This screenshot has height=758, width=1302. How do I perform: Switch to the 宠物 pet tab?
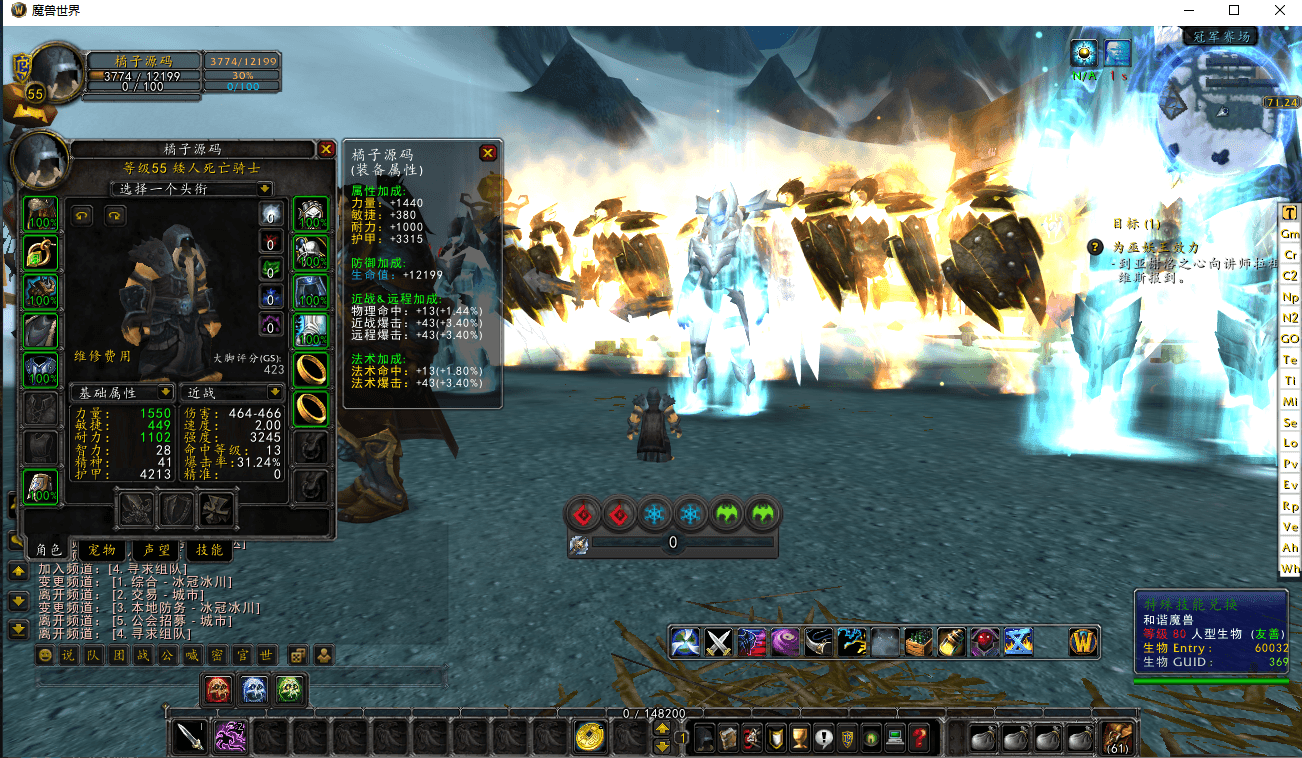click(x=101, y=550)
